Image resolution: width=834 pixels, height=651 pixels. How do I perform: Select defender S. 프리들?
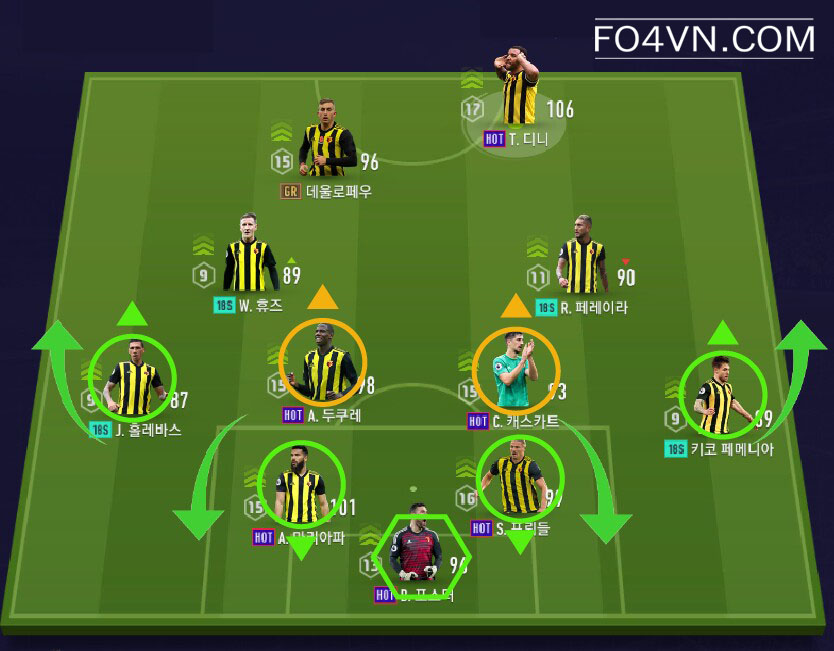point(520,480)
